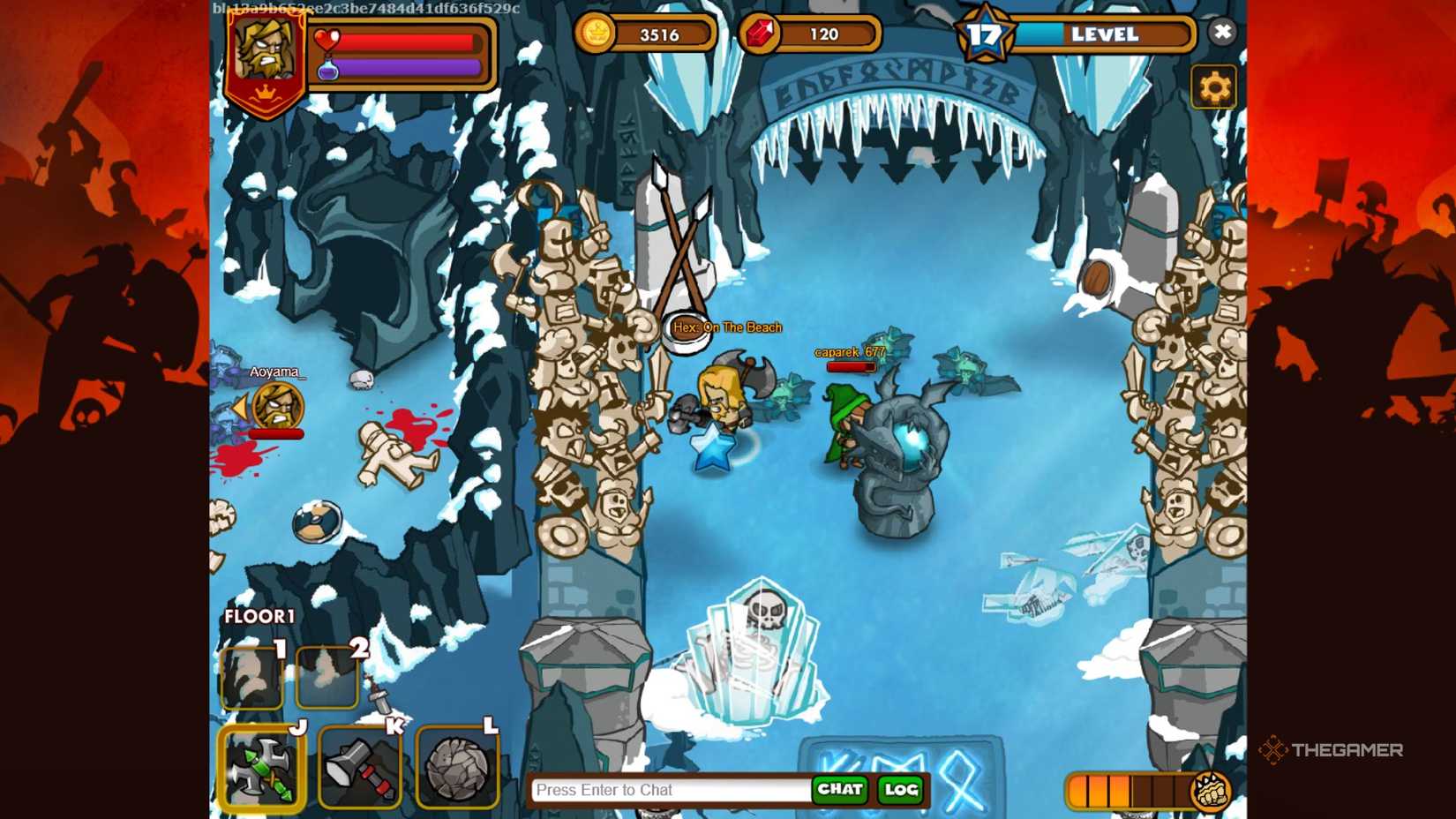
Task: Select the empty item slot 2
Action: tap(327, 678)
